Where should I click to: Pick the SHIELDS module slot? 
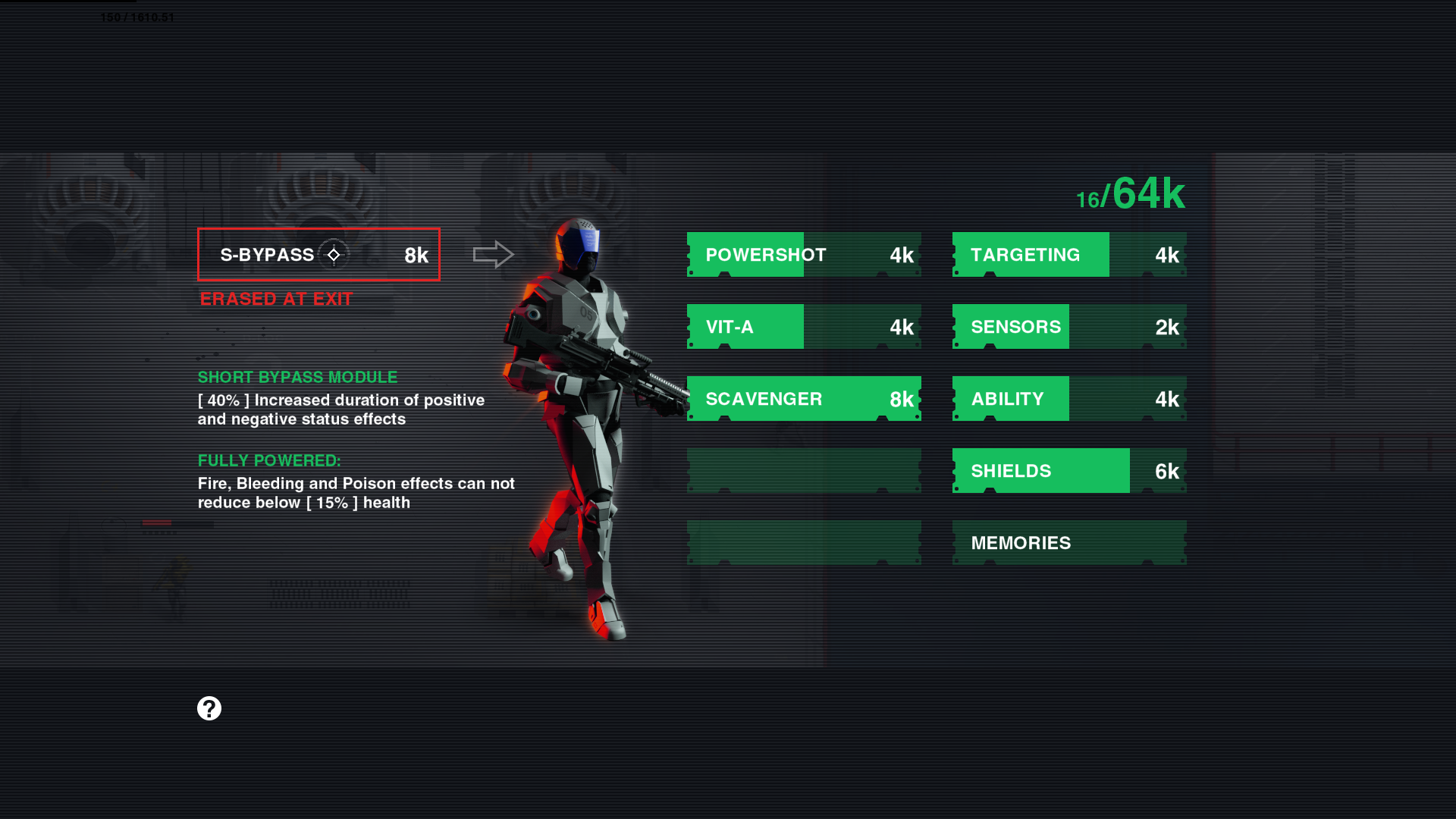1069,471
